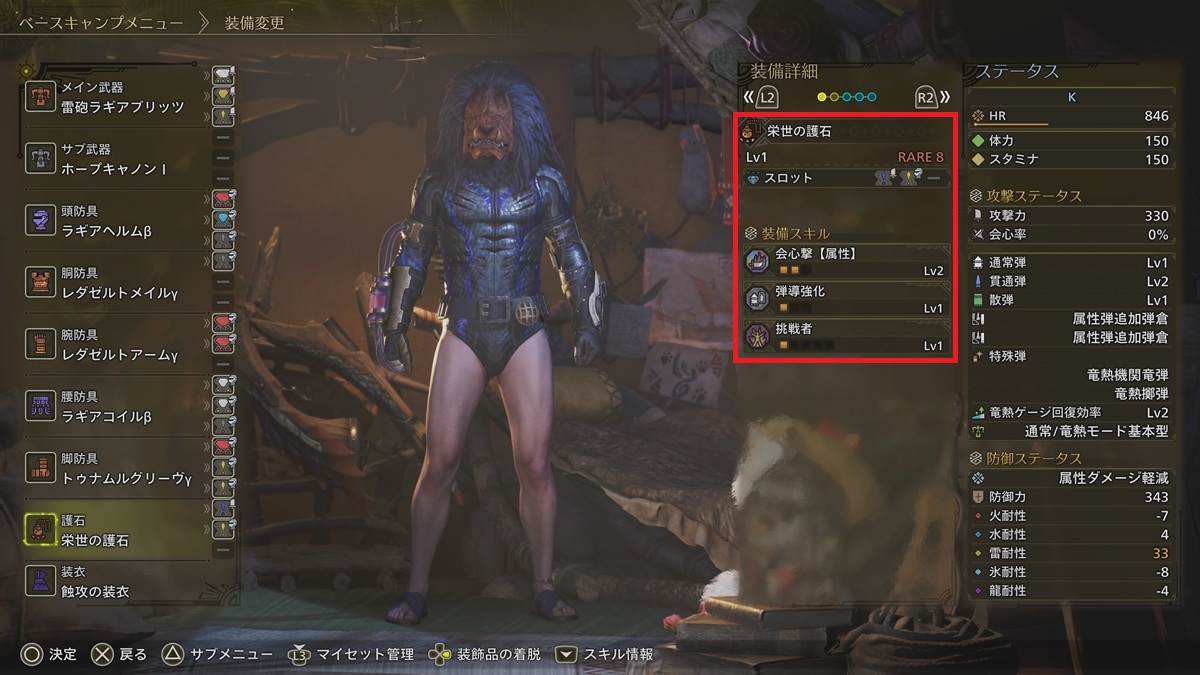Open the mantle 蝕攻の装衣 slot
The image size is (1200, 675).
pyautogui.click(x=120, y=582)
